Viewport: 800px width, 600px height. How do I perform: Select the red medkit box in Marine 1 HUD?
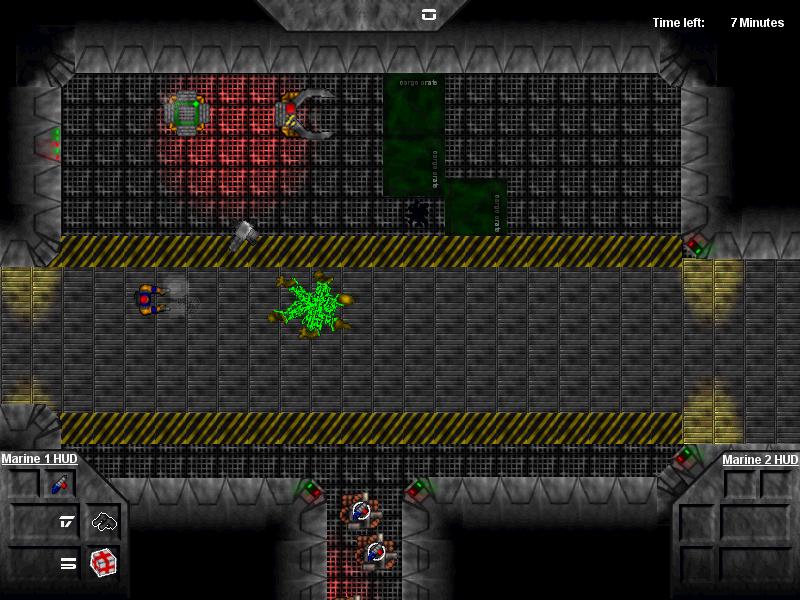click(104, 562)
